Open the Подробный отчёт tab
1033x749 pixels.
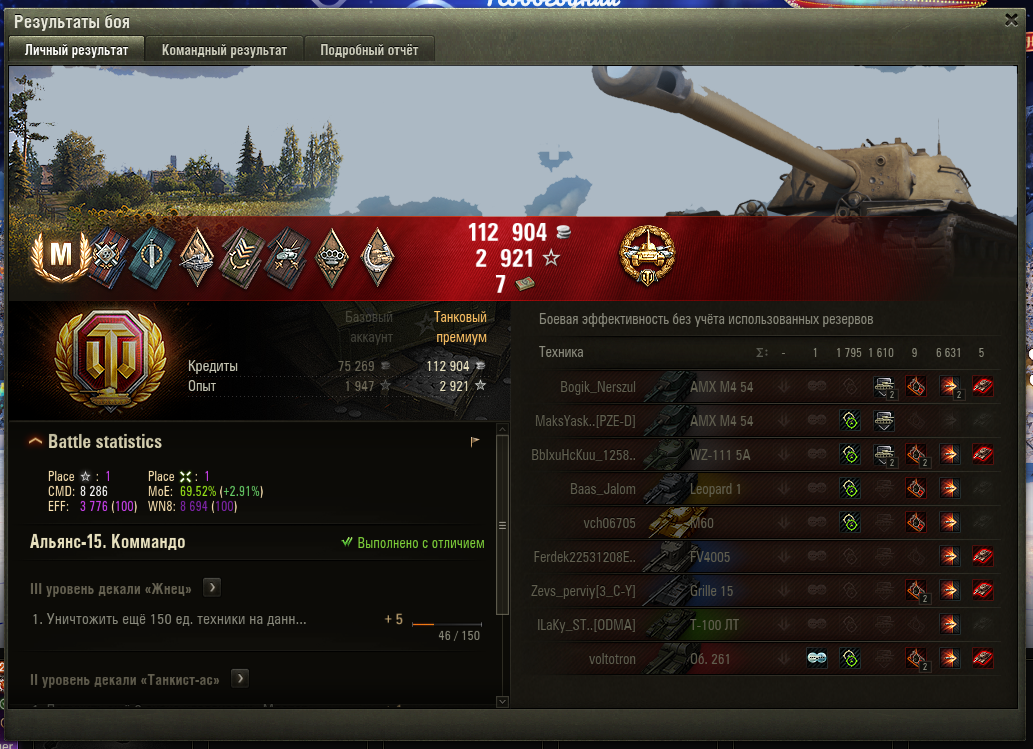[369, 50]
